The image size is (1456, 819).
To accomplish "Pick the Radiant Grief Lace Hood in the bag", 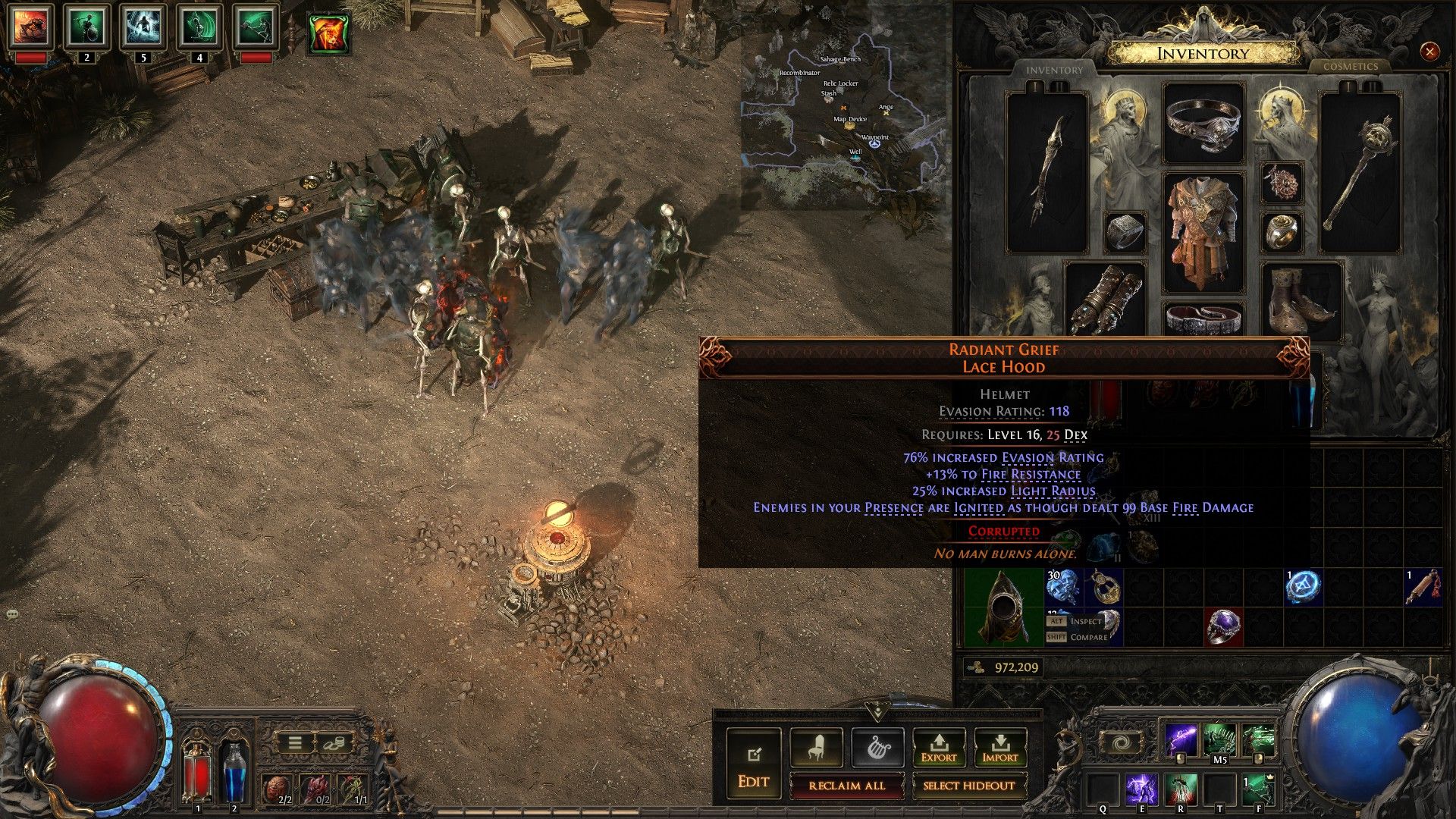I will pyautogui.click(x=1004, y=607).
